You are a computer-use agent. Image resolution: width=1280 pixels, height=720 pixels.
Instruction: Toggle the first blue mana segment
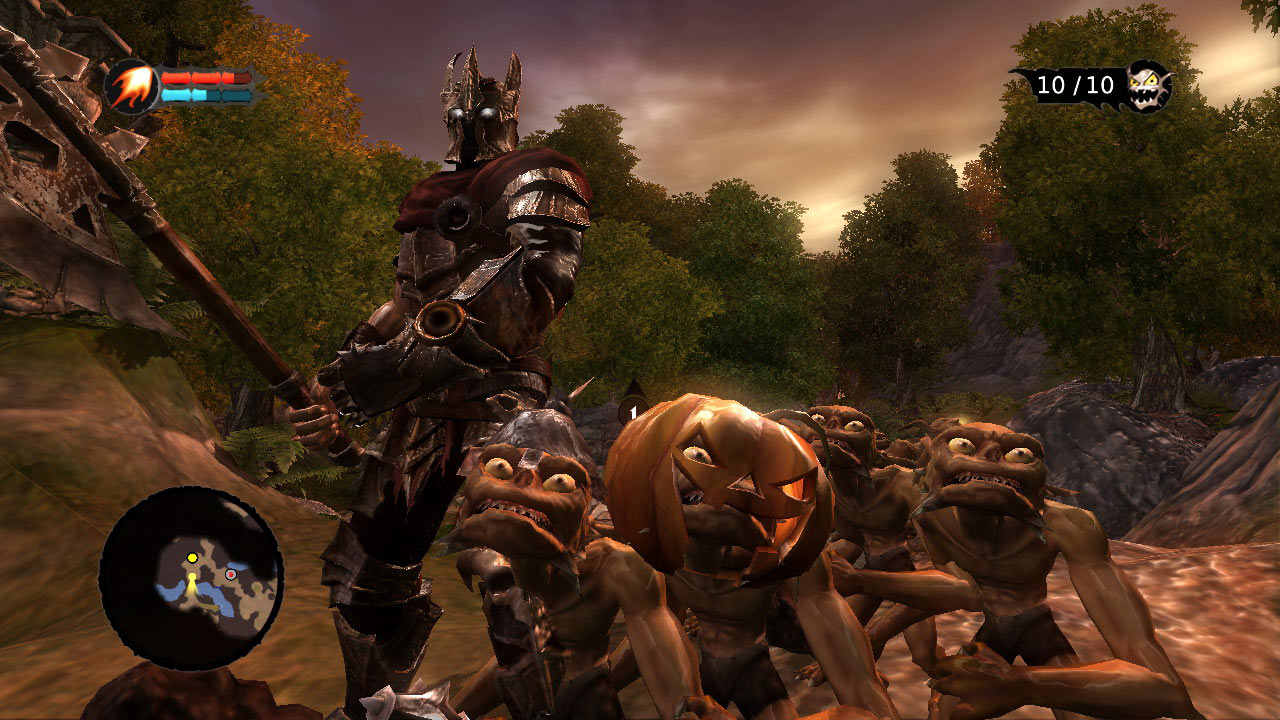point(177,95)
